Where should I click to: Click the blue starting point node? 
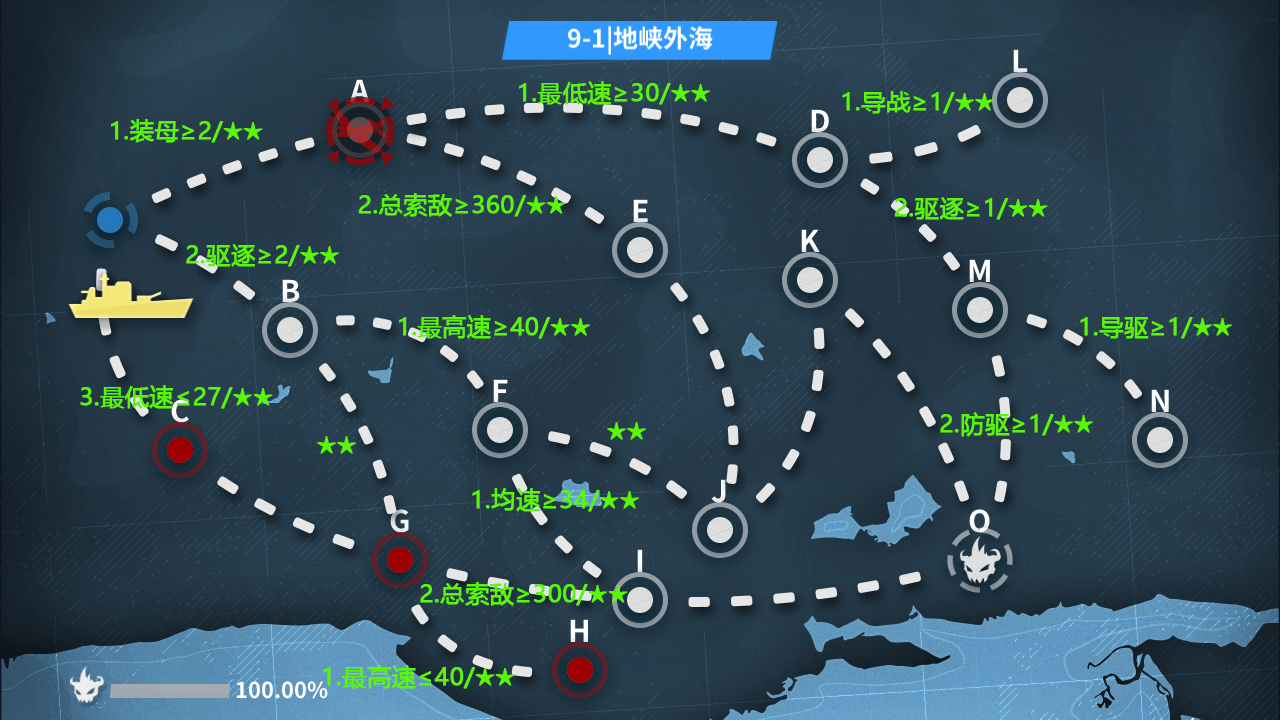110,219
